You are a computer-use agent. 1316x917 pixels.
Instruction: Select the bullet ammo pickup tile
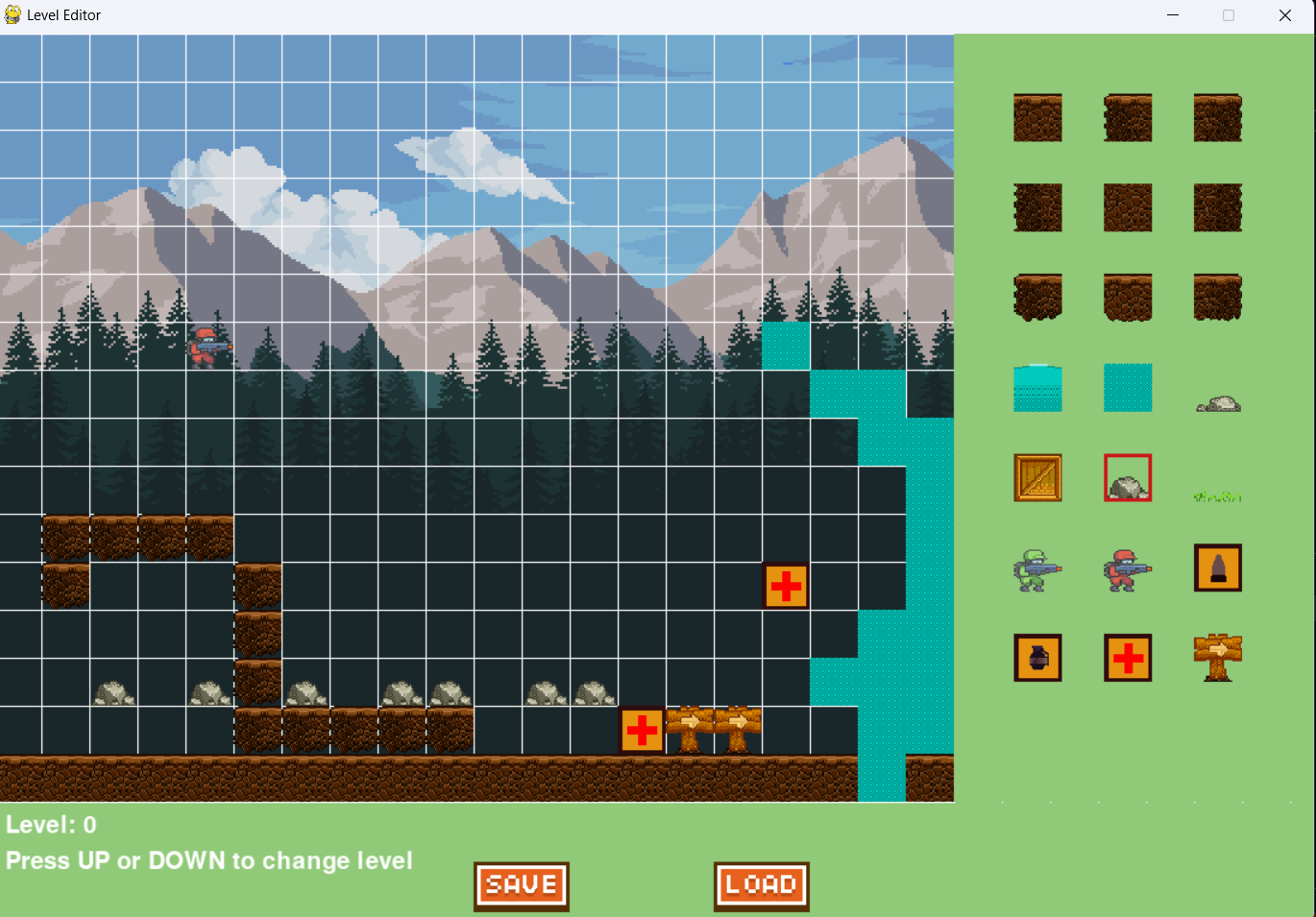click(x=1218, y=567)
